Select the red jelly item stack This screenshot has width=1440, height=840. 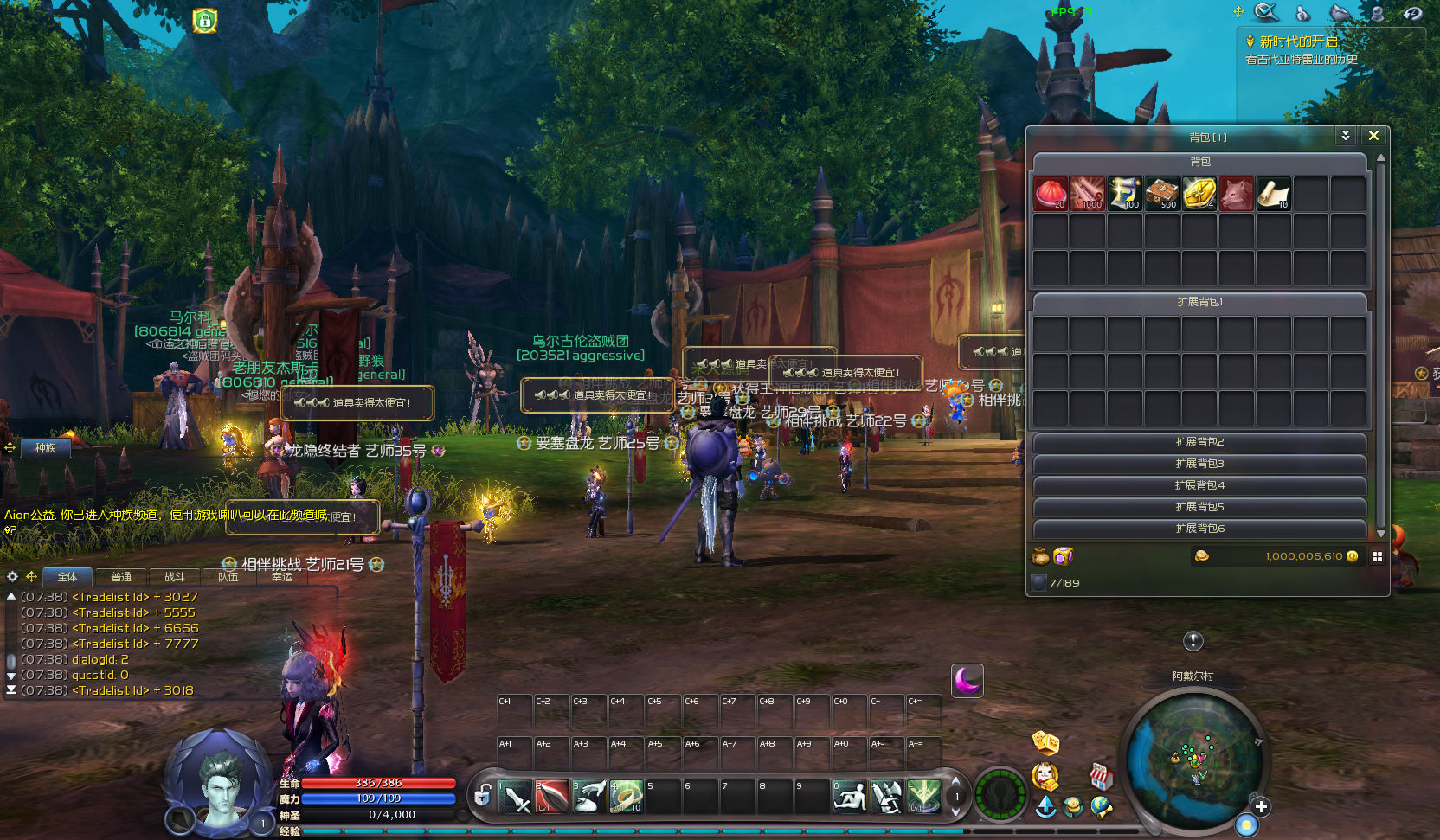1051,194
